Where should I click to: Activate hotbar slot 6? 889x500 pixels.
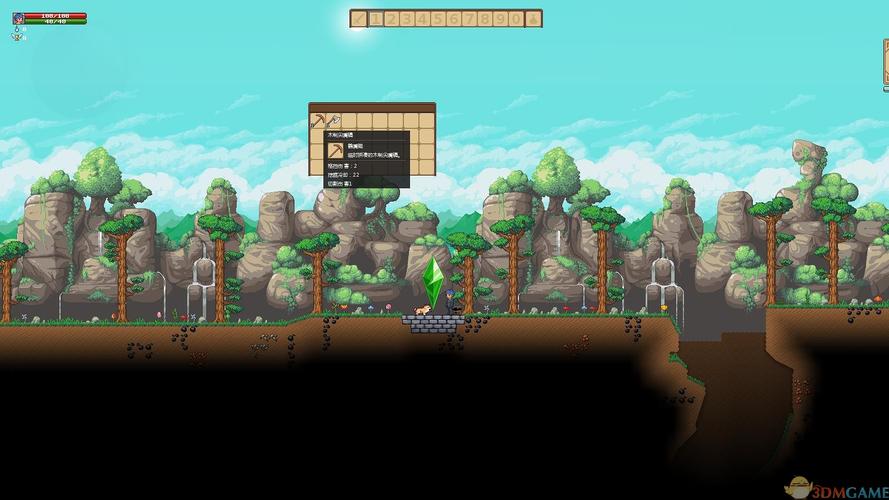point(454,18)
